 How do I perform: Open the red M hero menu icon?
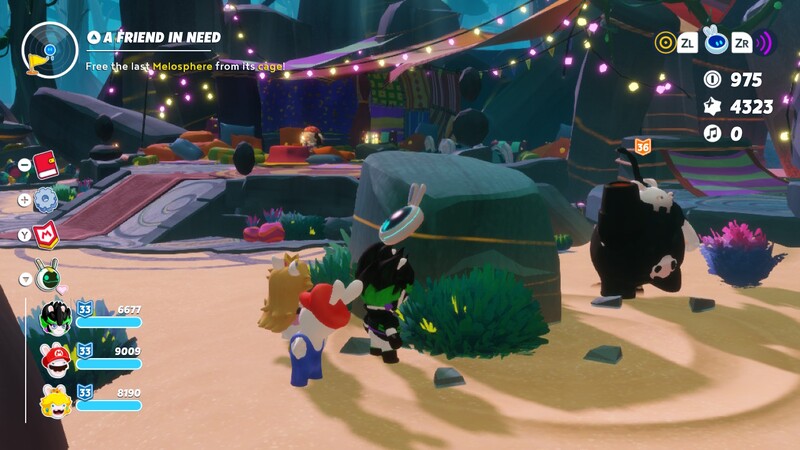45,235
